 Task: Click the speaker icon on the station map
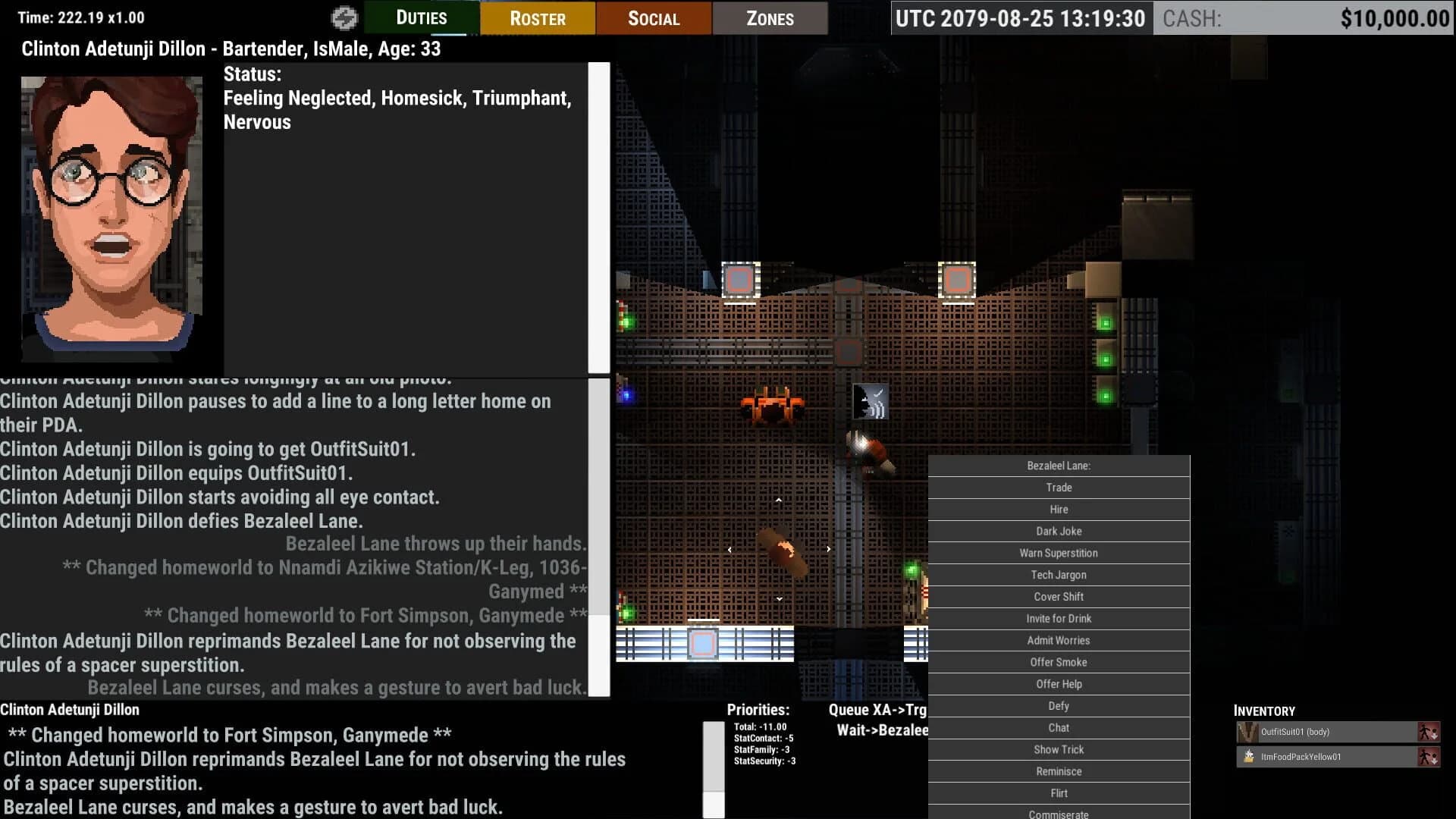[x=869, y=402]
